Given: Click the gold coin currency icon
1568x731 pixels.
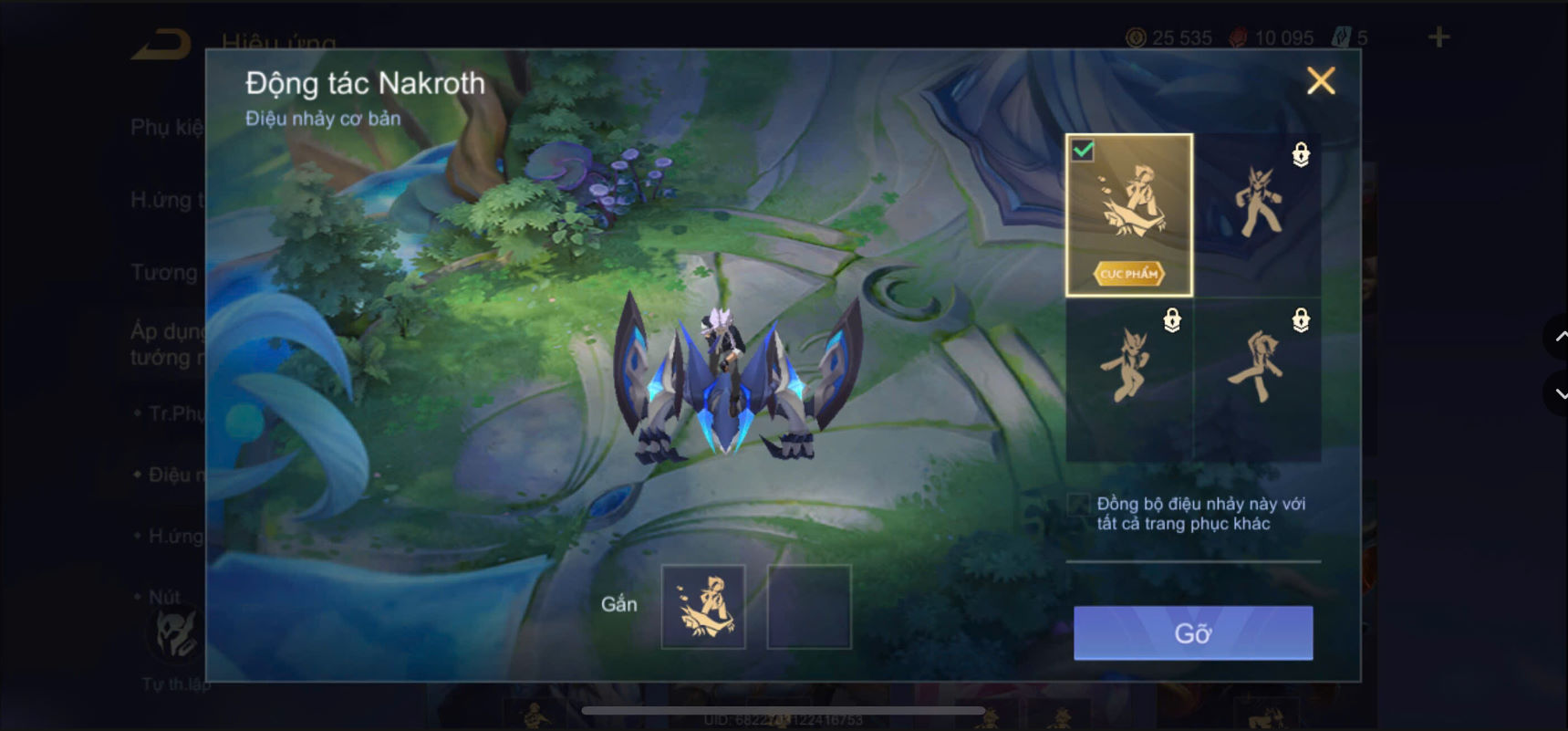Looking at the screenshot, I should coord(1134,37).
